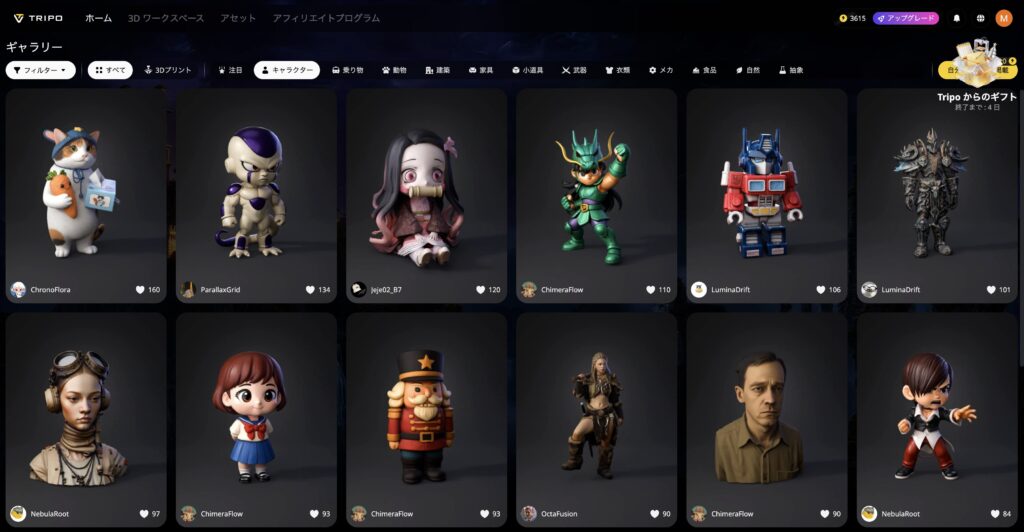This screenshot has width=1024, height=532.
Task: Open the Tripo gift box promotion
Action: [x=976, y=62]
